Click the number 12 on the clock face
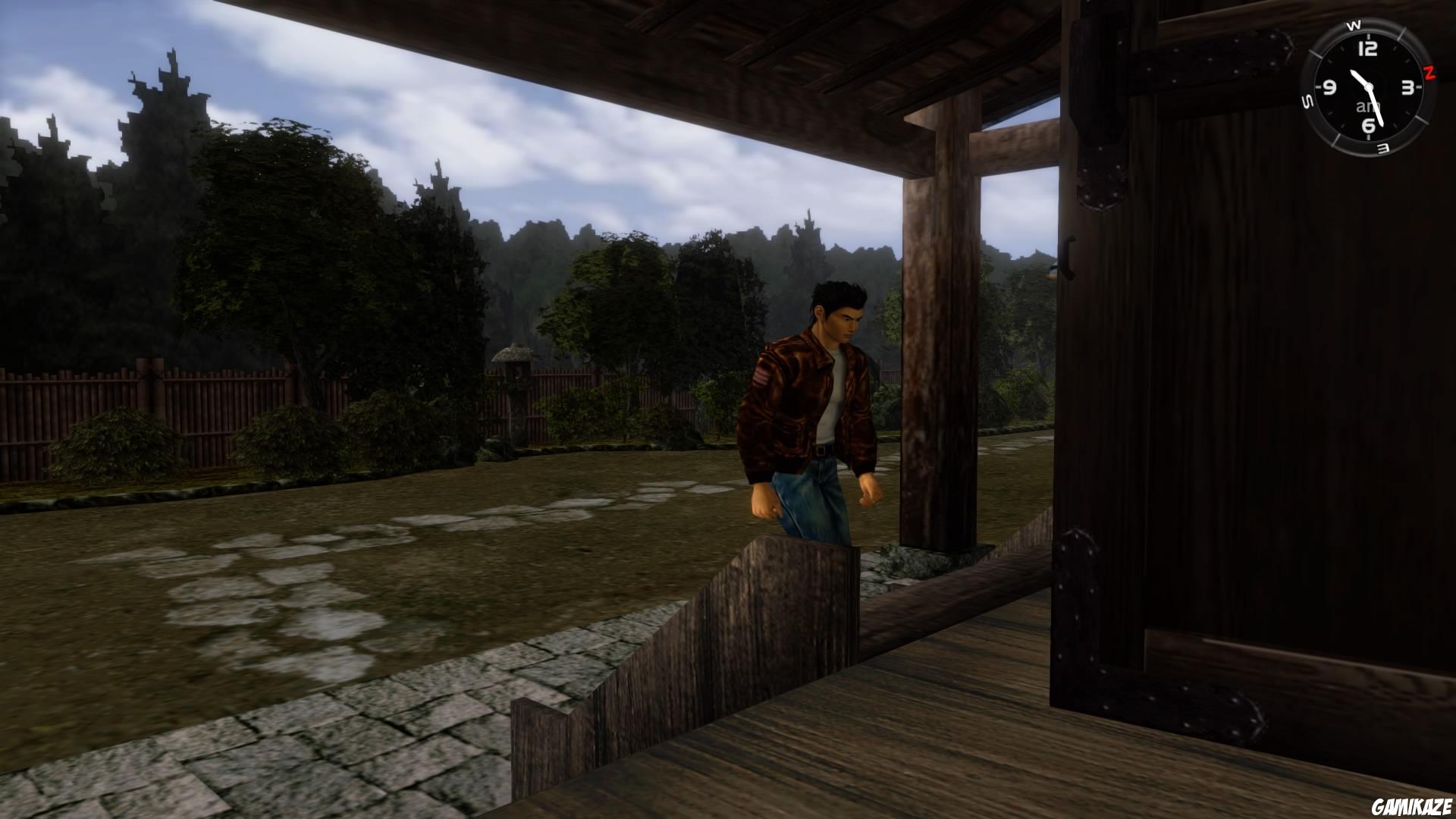 [1368, 47]
